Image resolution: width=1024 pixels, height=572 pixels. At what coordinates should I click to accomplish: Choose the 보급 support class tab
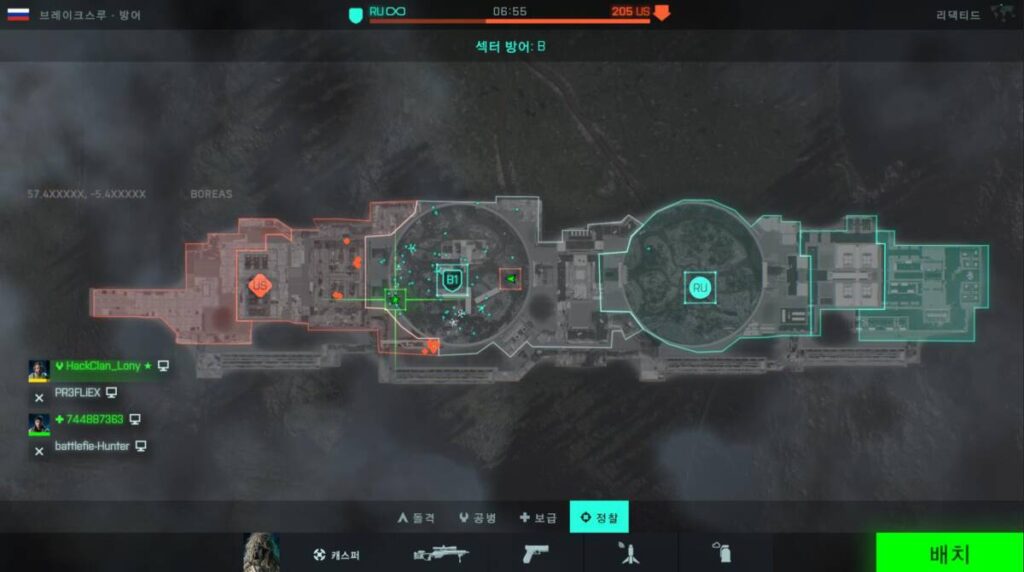[538, 517]
